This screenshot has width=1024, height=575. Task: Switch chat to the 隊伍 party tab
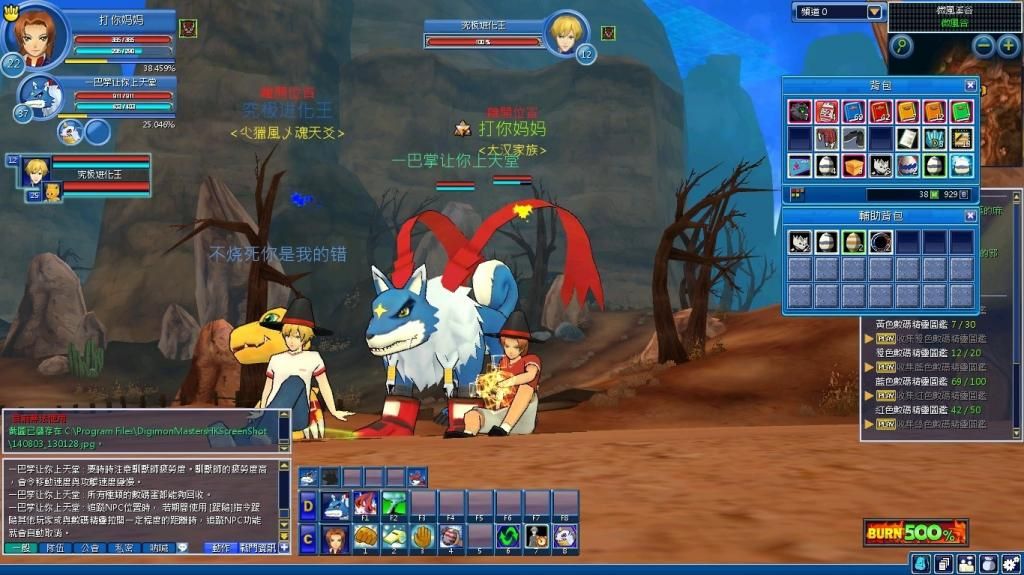[58, 548]
